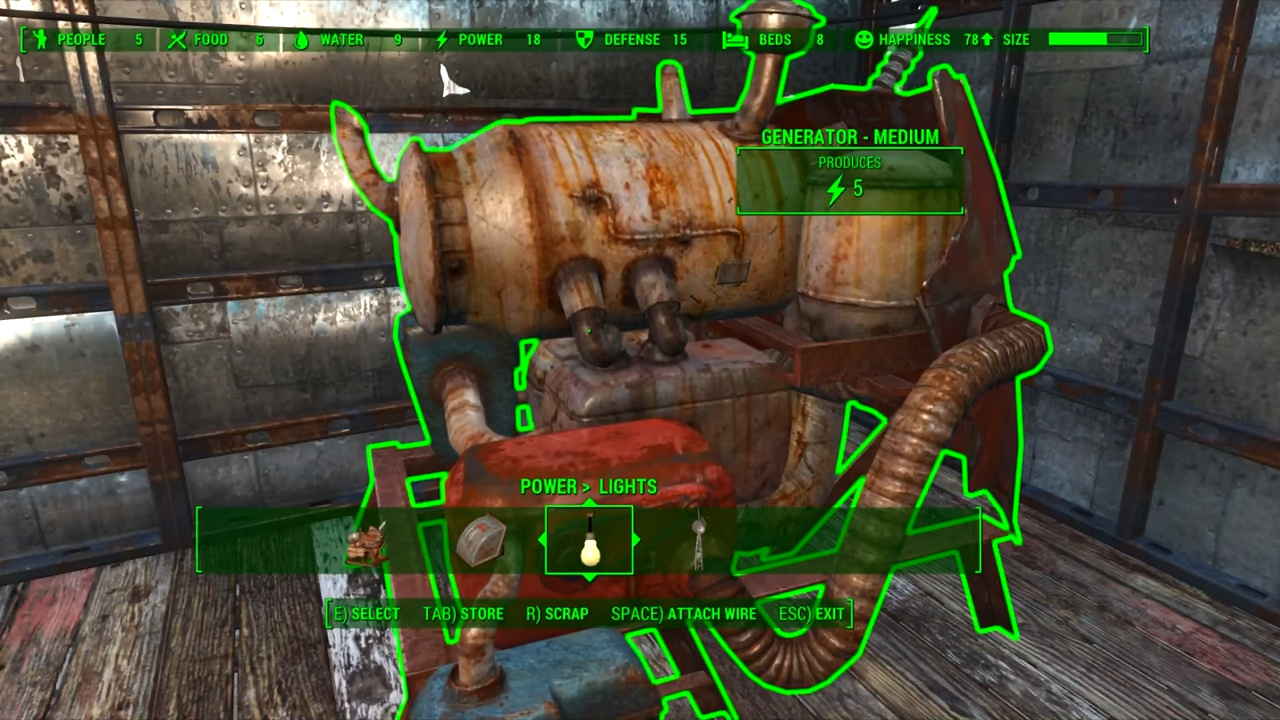Click the Defense shield icon
The image size is (1280, 720).
click(x=584, y=39)
